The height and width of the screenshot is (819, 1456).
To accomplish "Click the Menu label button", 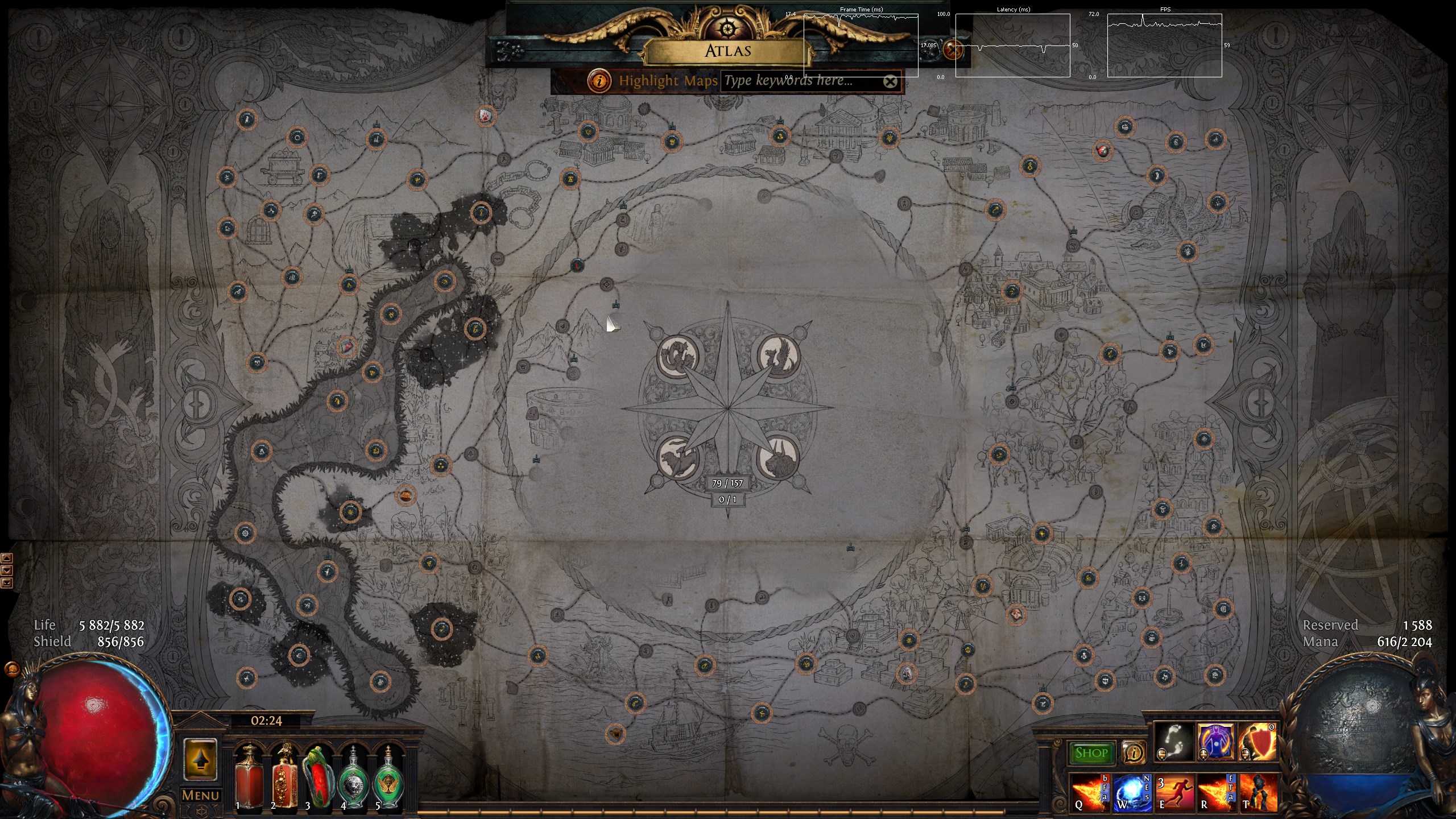I will pos(200,795).
